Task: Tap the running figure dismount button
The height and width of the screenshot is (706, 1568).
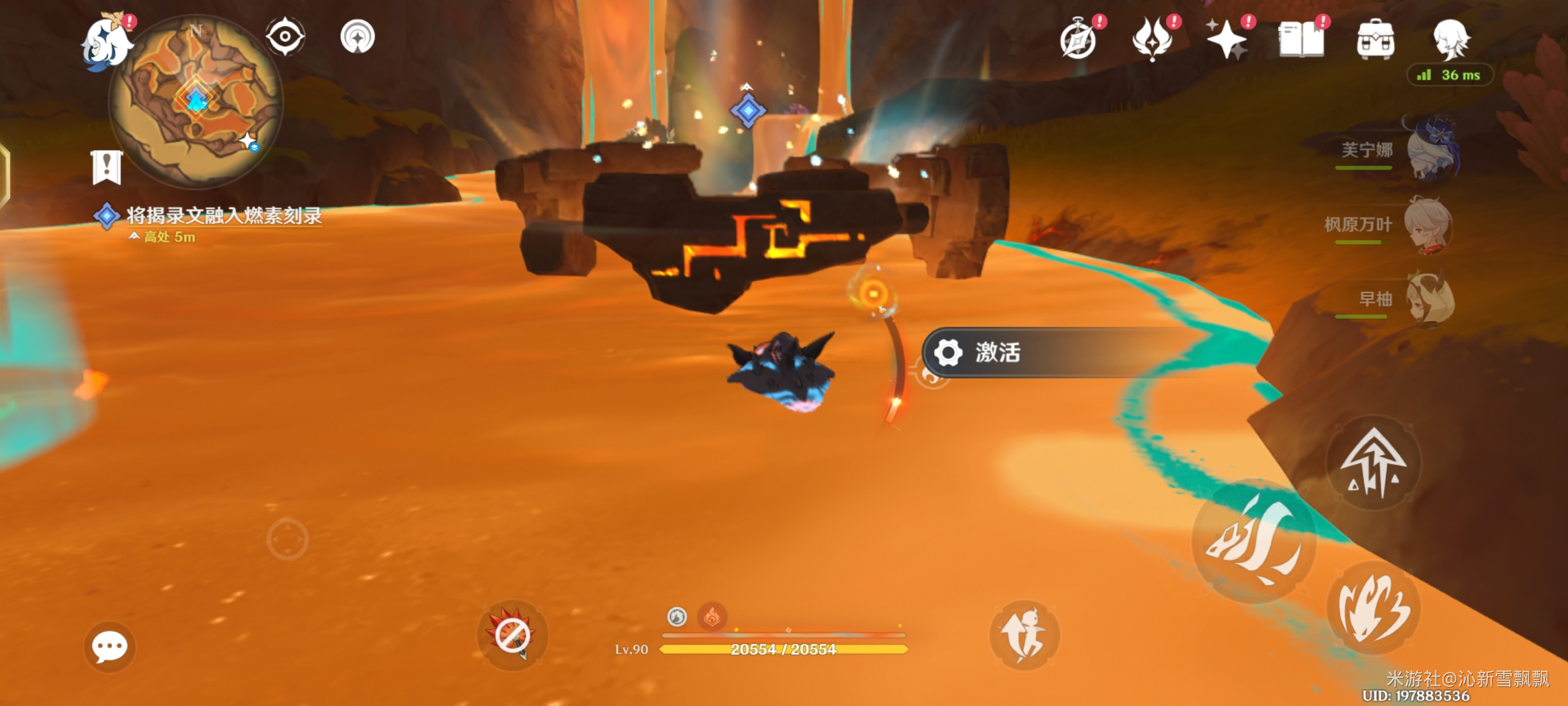Action: [x=1024, y=635]
